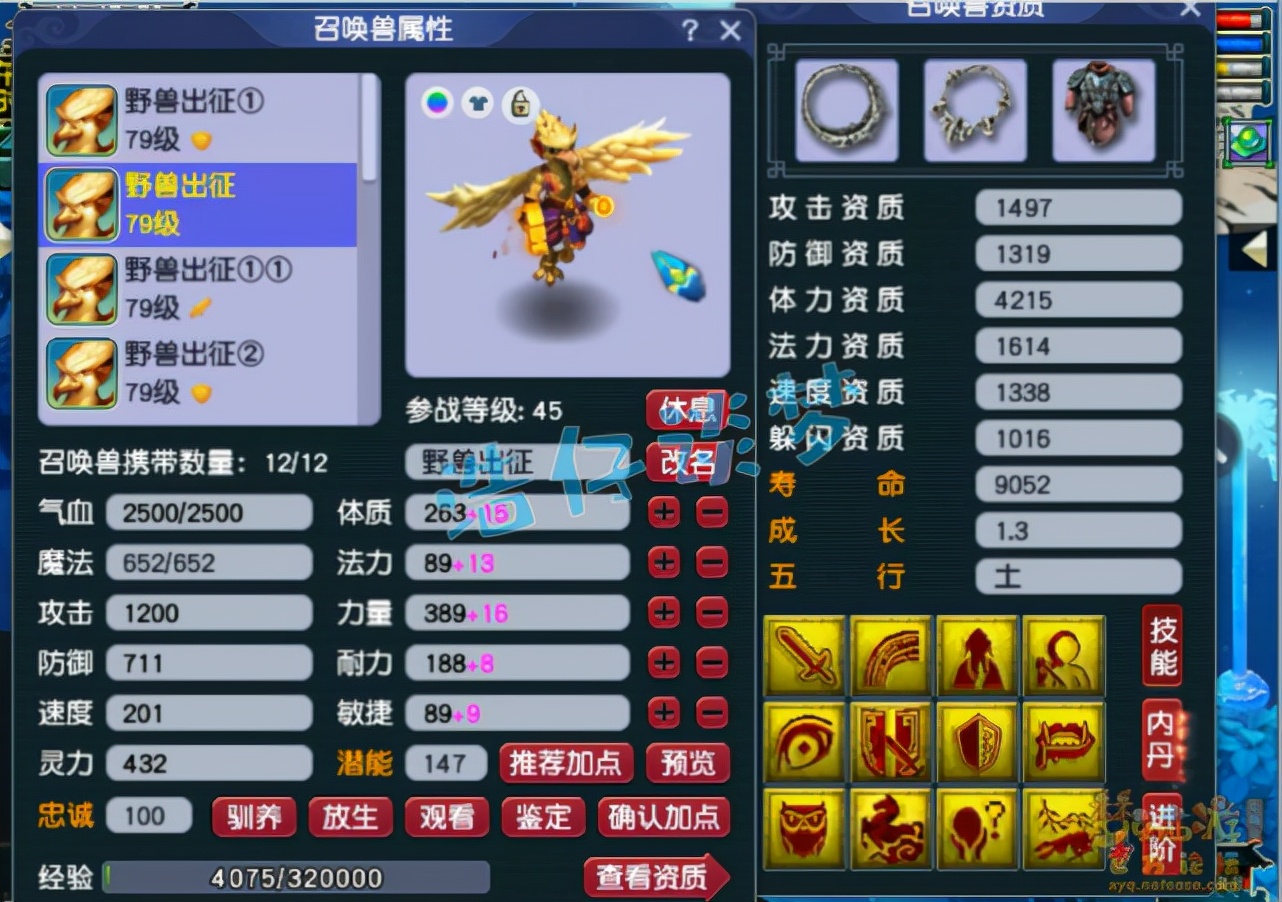The width and height of the screenshot is (1282, 902).
Task: Select the galloping horse skill icon
Action: click(x=892, y=829)
